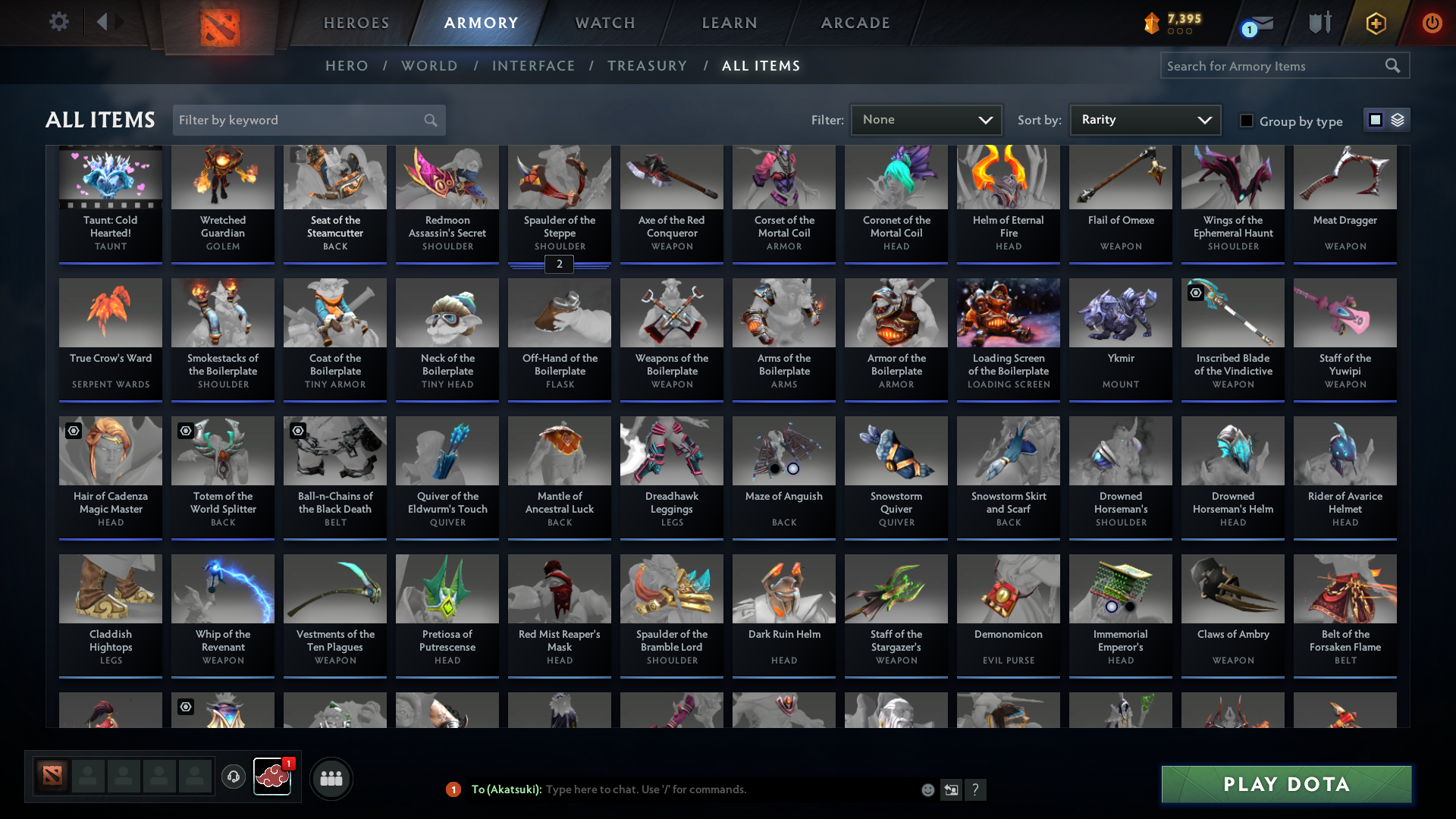Open the friends list icon

331,778
